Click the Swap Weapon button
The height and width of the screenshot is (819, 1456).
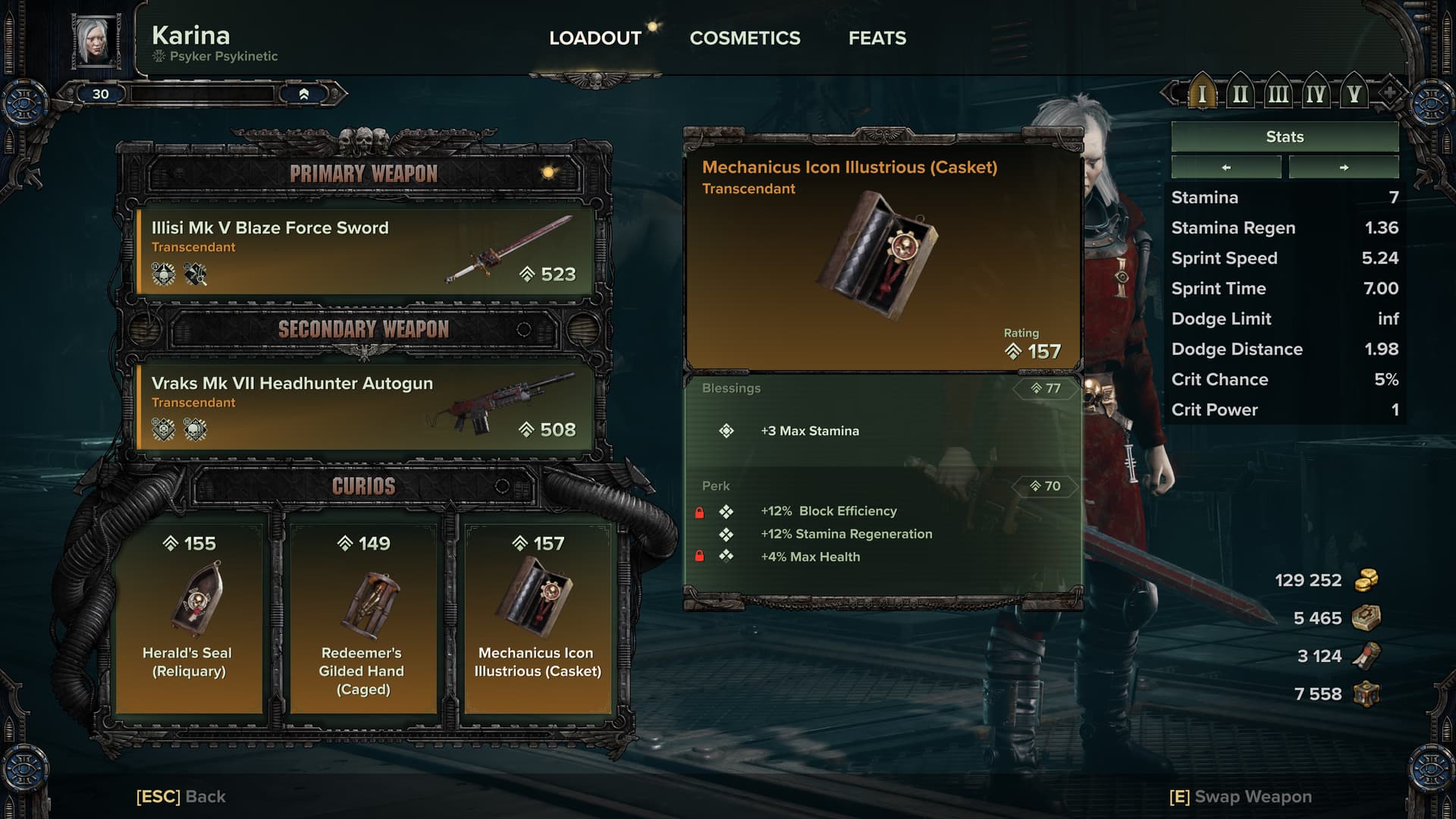point(1241,796)
